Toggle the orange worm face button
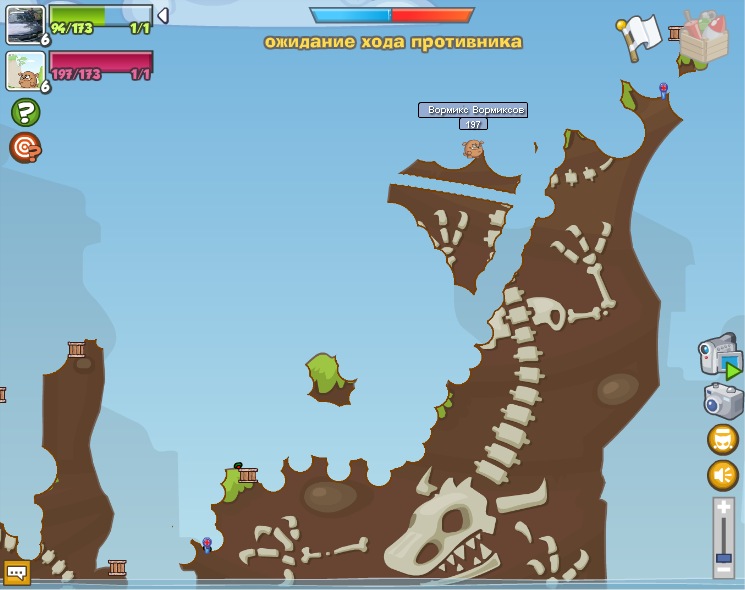The width and height of the screenshot is (745, 590). pyautogui.click(x=723, y=439)
